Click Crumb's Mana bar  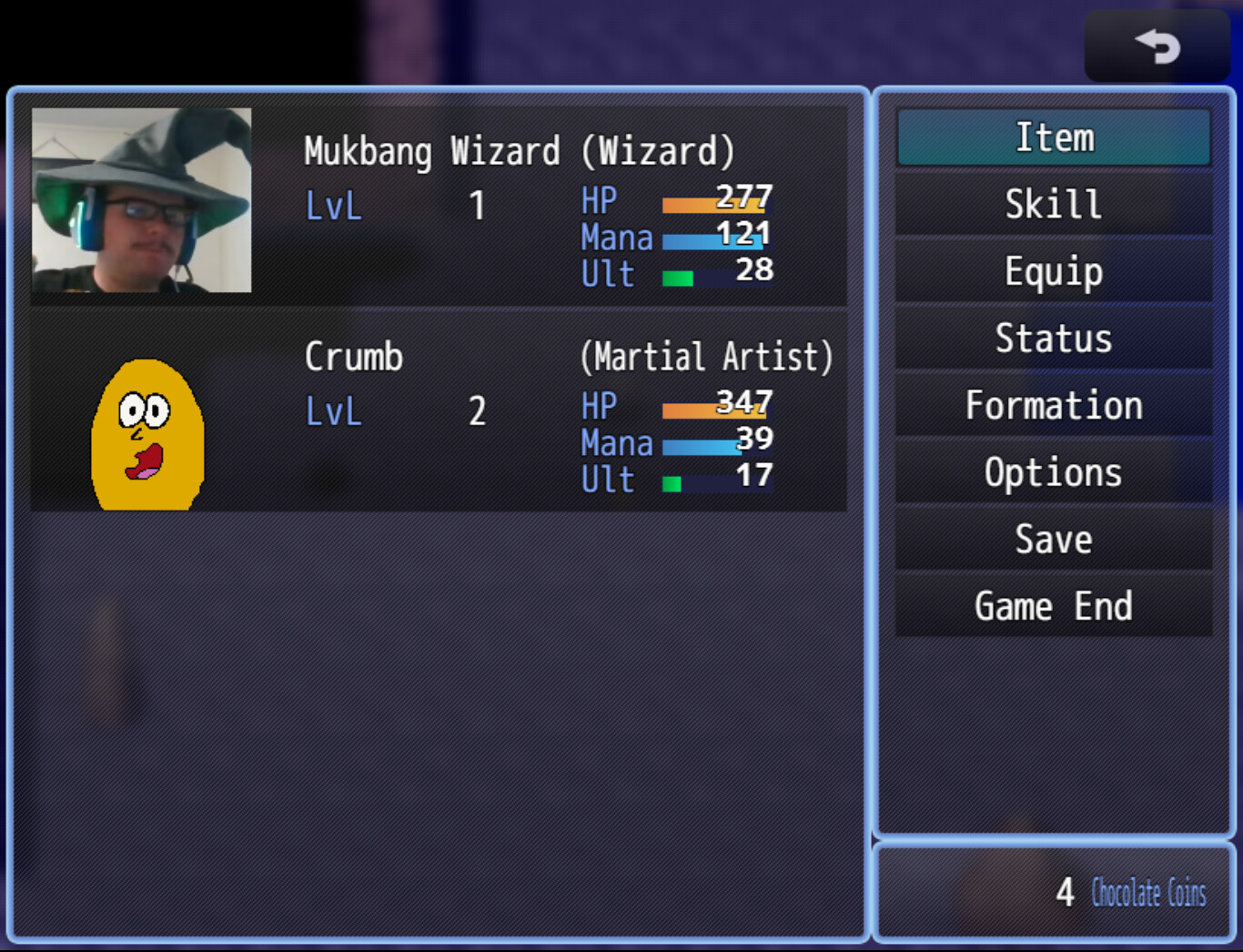click(714, 448)
